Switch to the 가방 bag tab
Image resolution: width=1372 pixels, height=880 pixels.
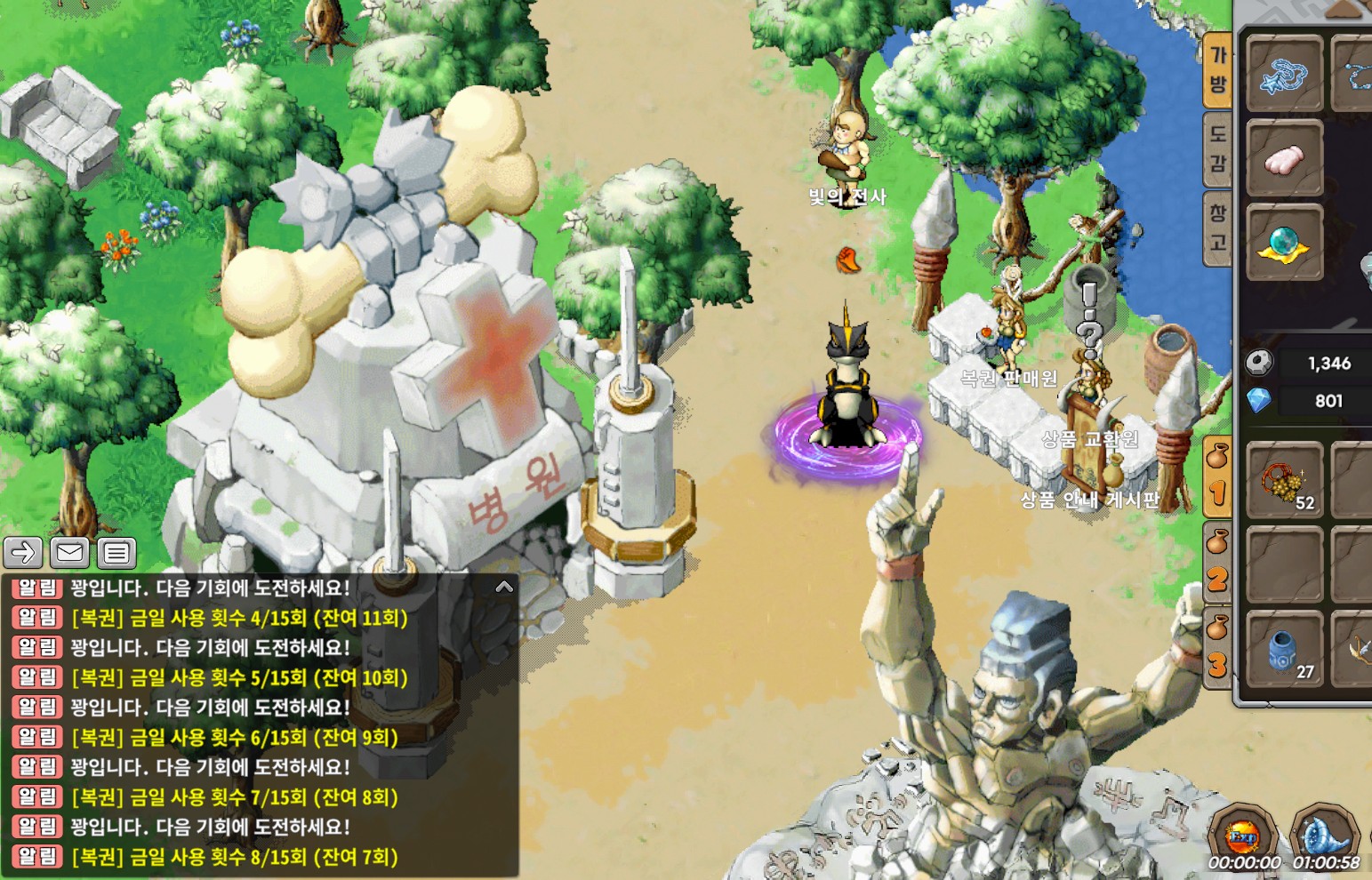point(1217,70)
